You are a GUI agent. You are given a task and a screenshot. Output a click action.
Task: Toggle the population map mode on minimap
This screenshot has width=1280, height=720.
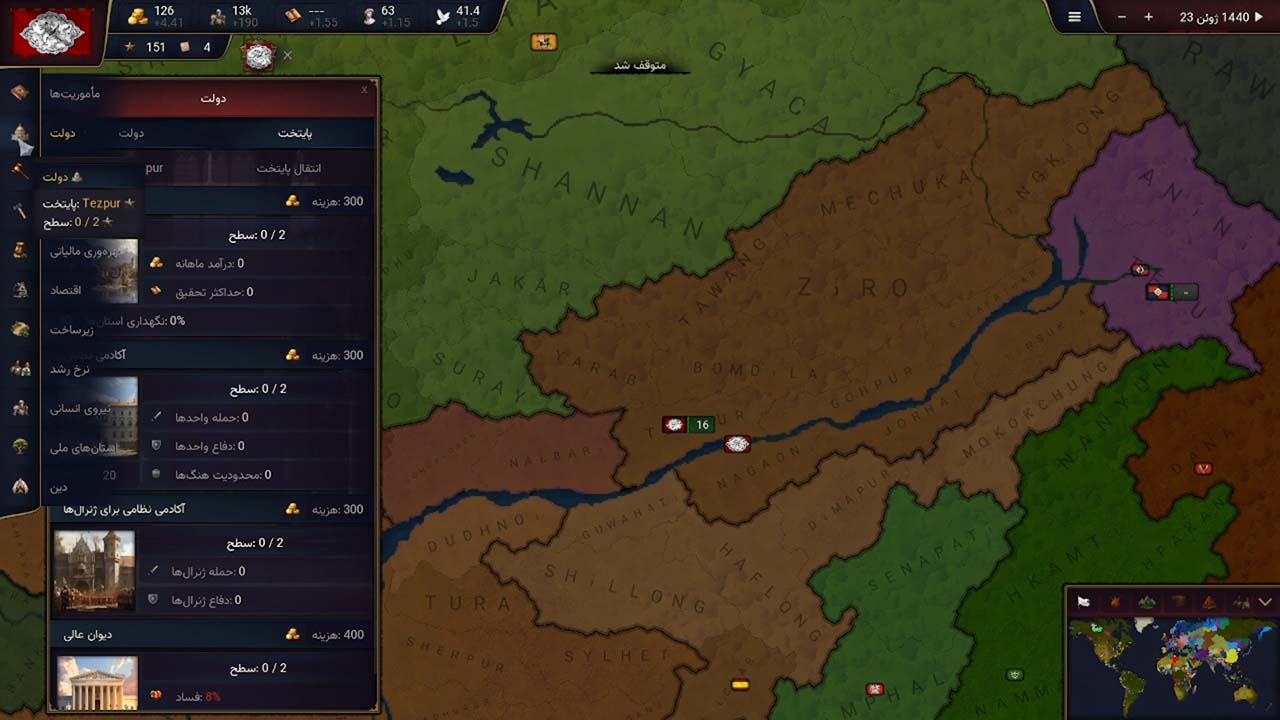coord(1240,601)
